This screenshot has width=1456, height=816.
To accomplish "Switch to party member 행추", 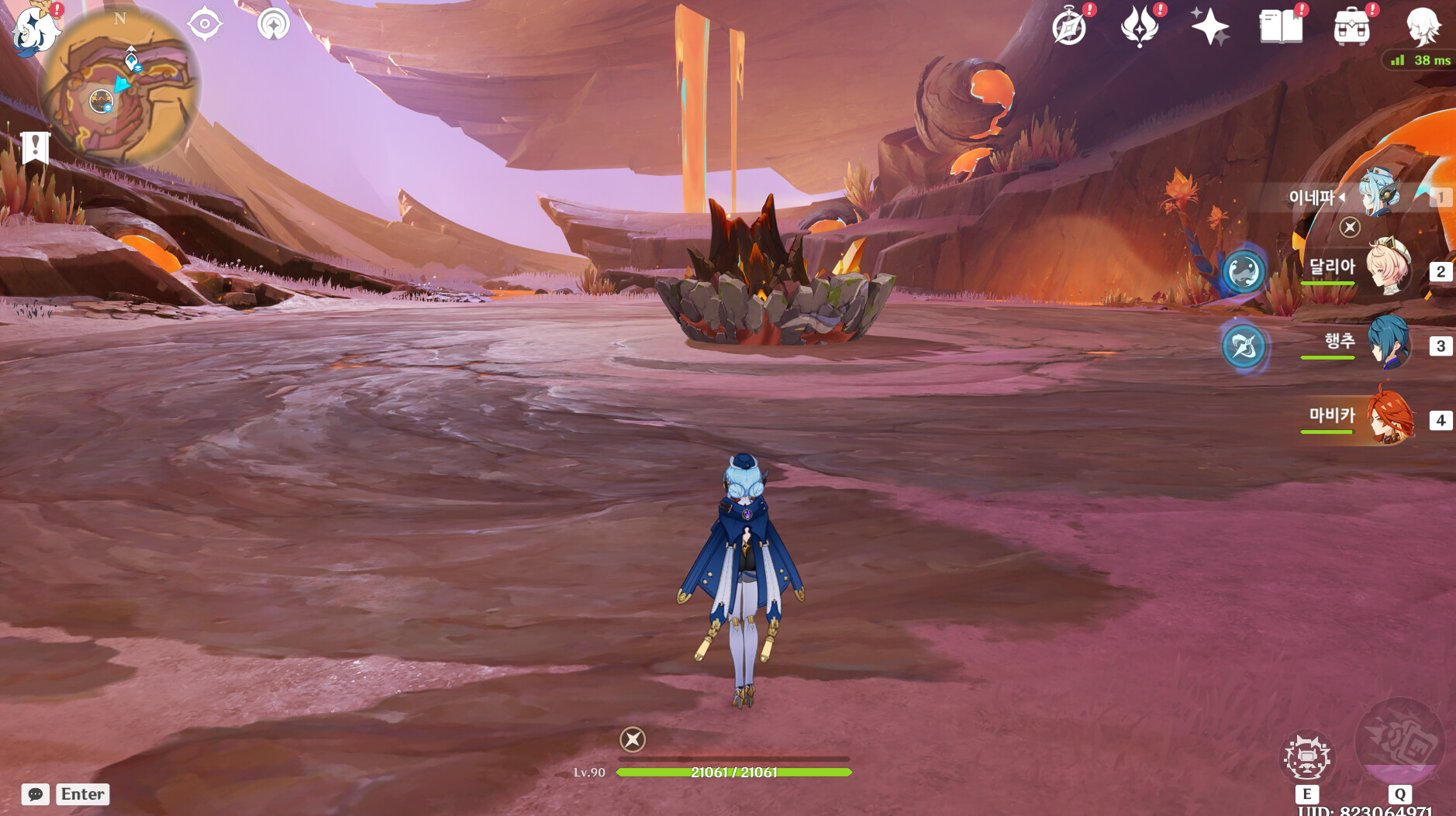I will coord(1388,343).
